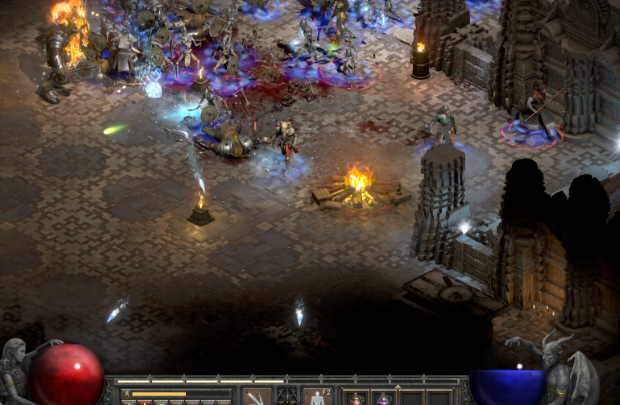Open the right-click skill bound to F2

pyautogui.click(x=317, y=398)
